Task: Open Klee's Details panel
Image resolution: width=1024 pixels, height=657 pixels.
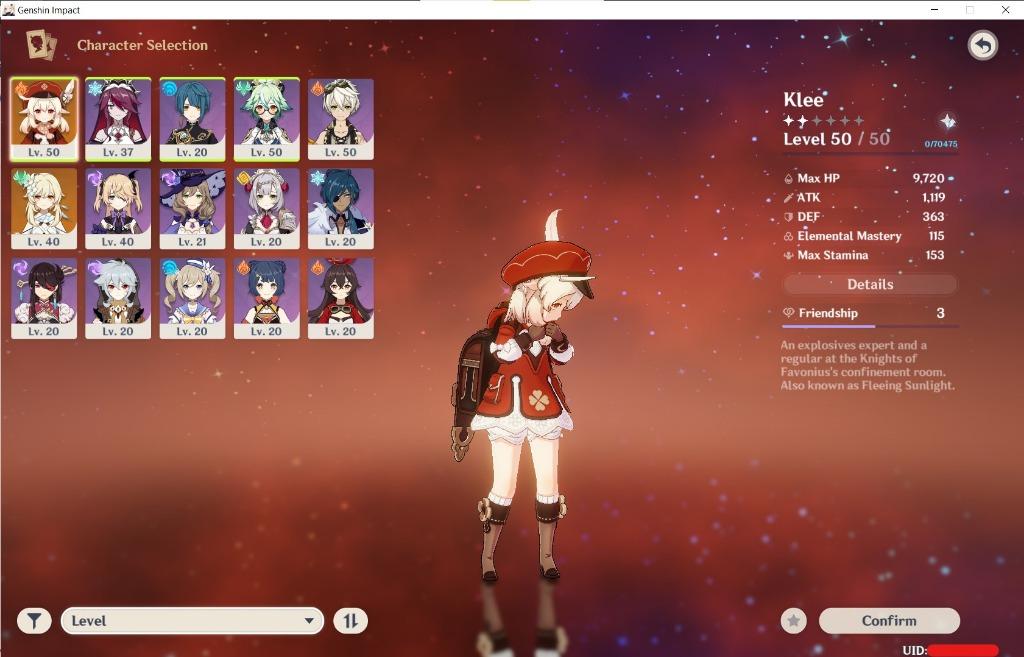Action: (870, 284)
